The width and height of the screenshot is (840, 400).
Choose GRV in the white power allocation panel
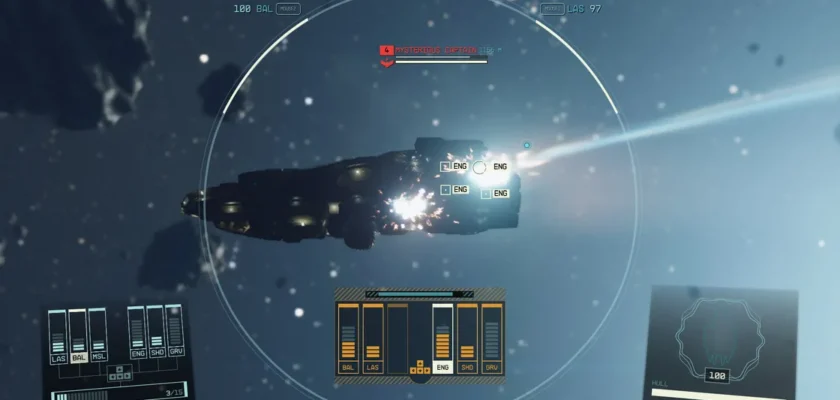coord(176,353)
